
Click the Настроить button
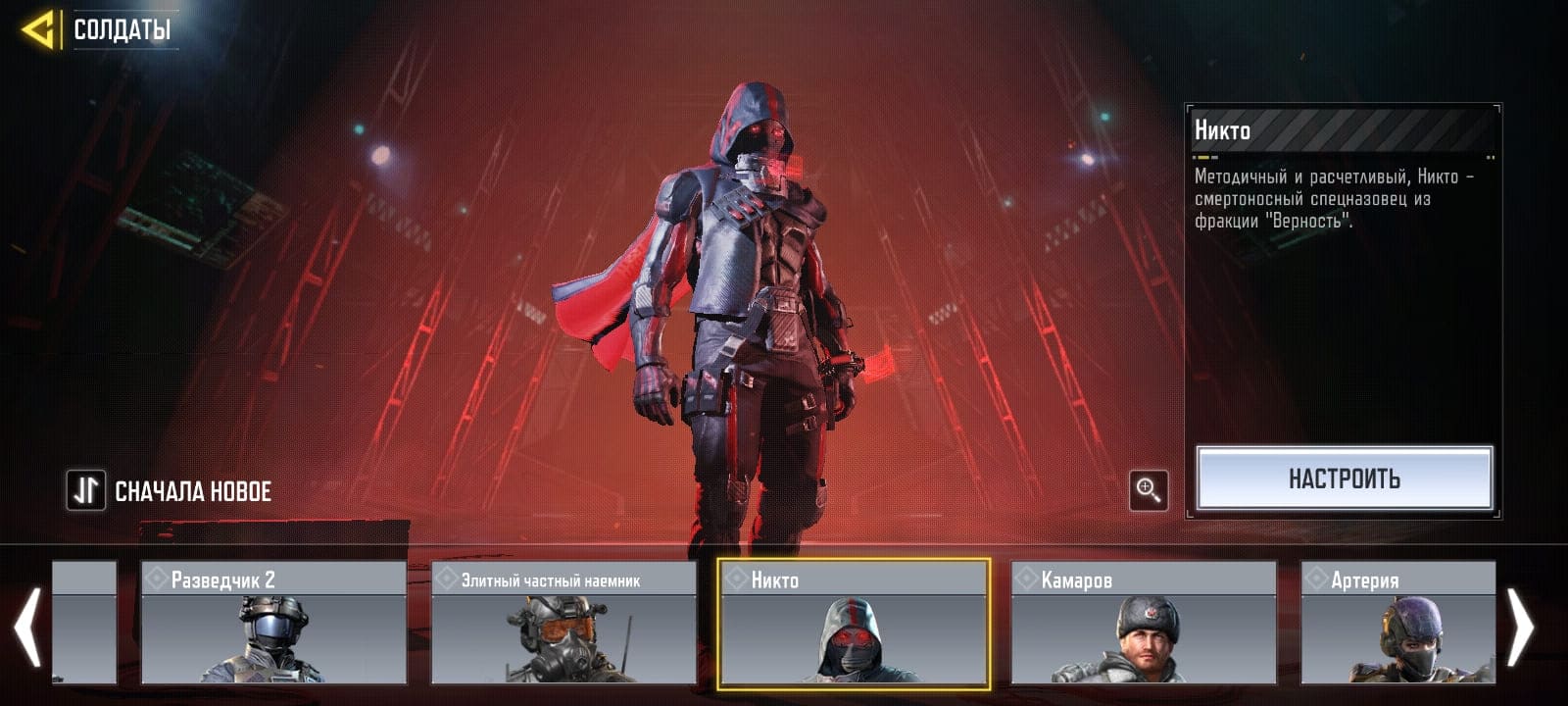click(1344, 479)
